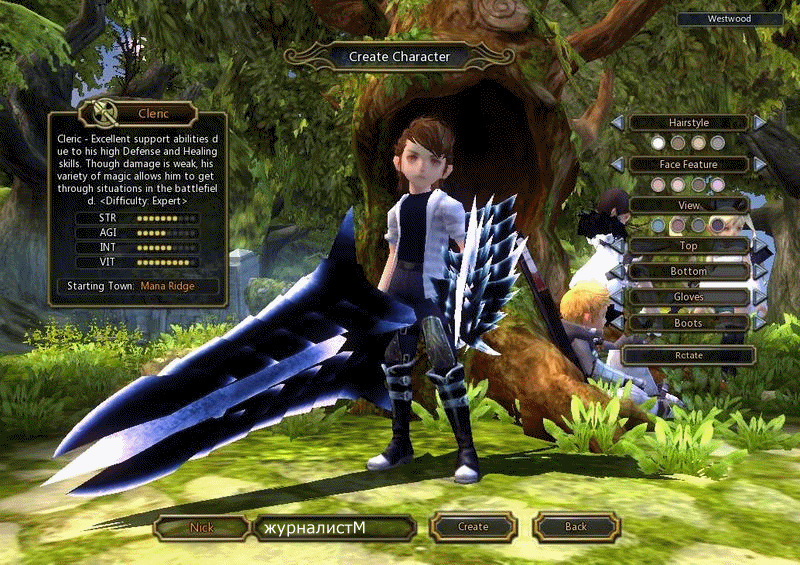Click the Create button
Viewport: 800px width, 565px height.
pyautogui.click(x=473, y=527)
